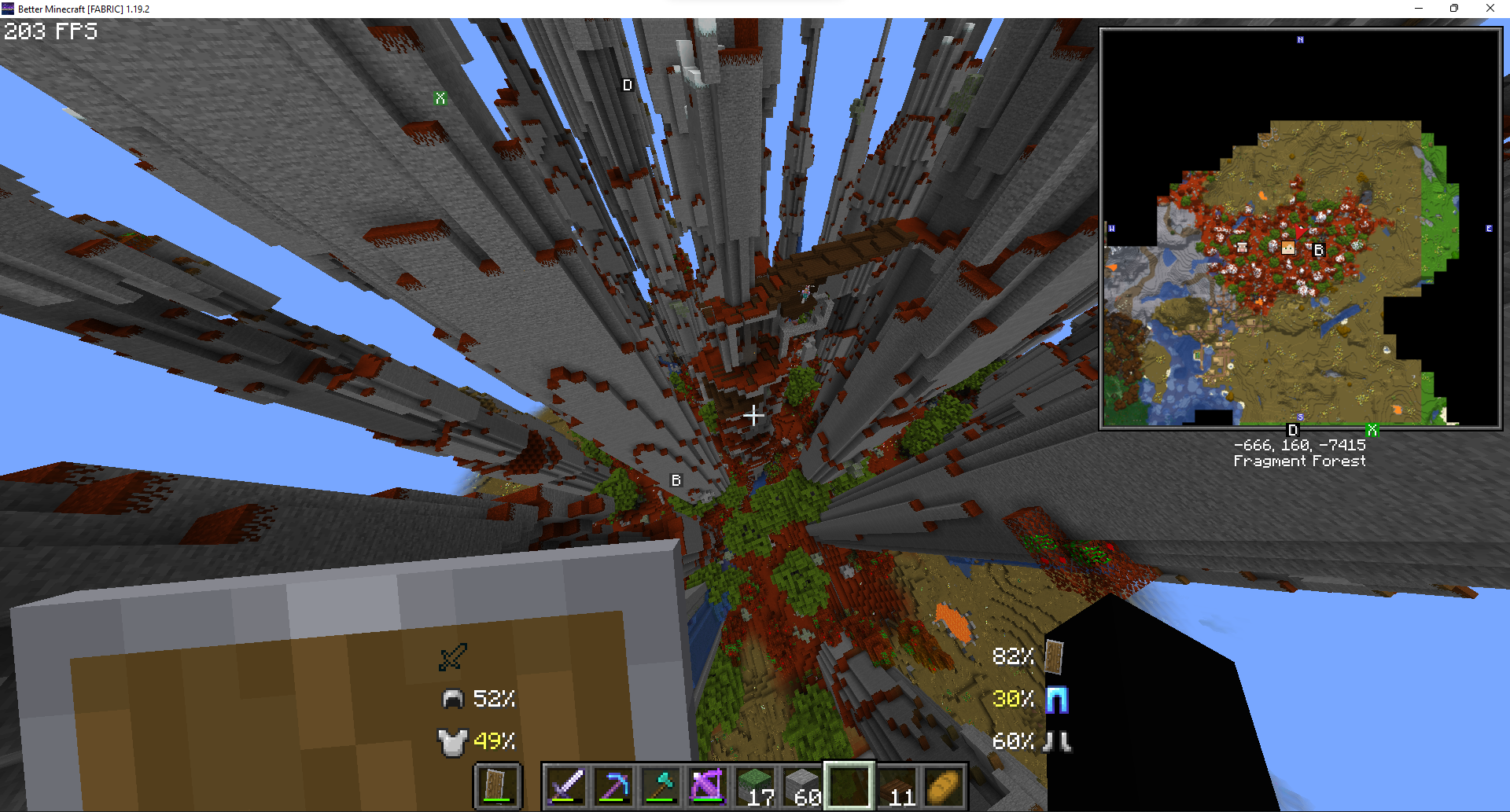Click the boots icon at 60% durability
The height and width of the screenshot is (812, 1510).
[x=1058, y=740]
